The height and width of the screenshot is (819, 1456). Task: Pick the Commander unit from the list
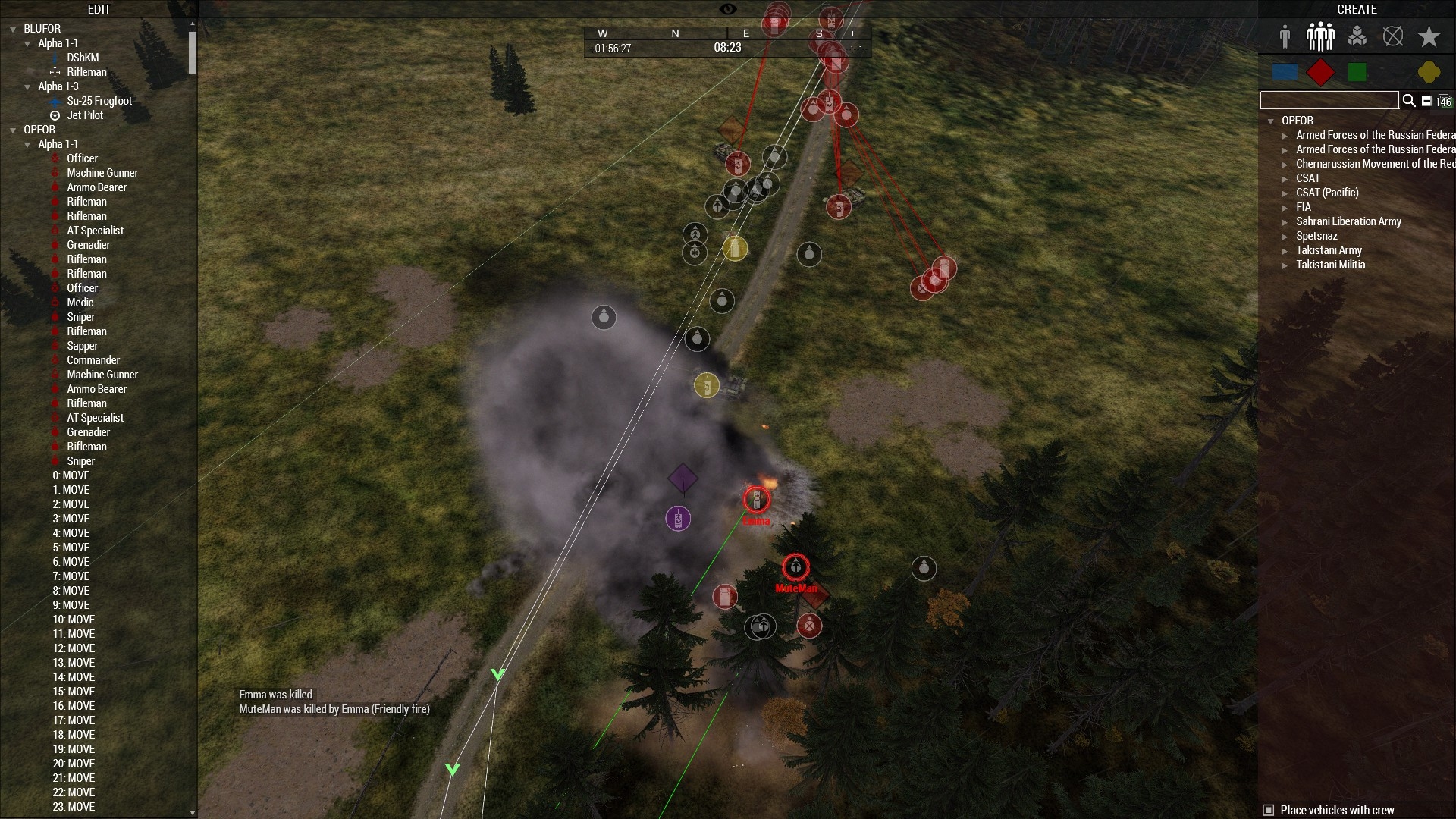point(93,360)
